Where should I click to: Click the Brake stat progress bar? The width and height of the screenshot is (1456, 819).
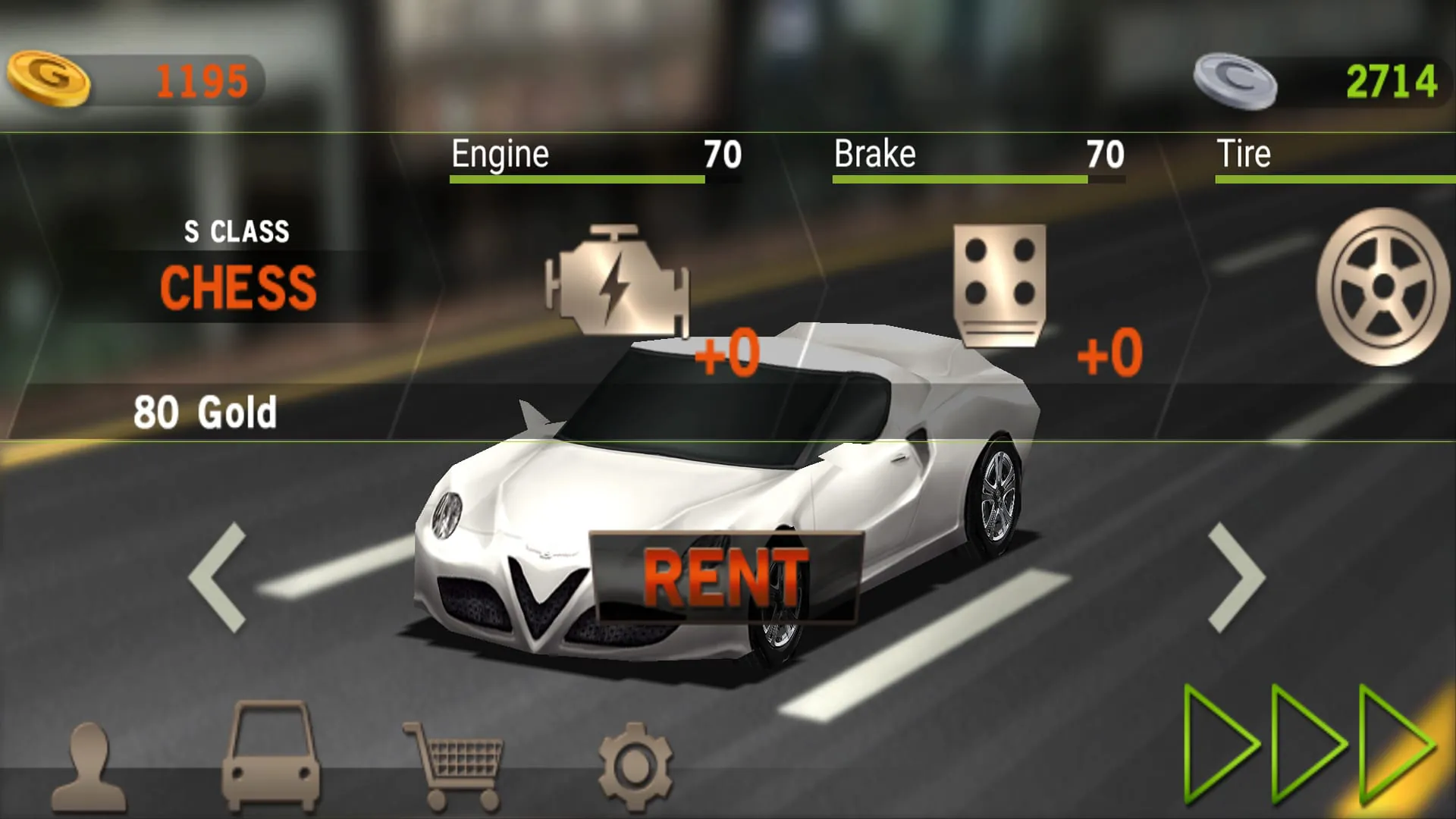(978, 180)
